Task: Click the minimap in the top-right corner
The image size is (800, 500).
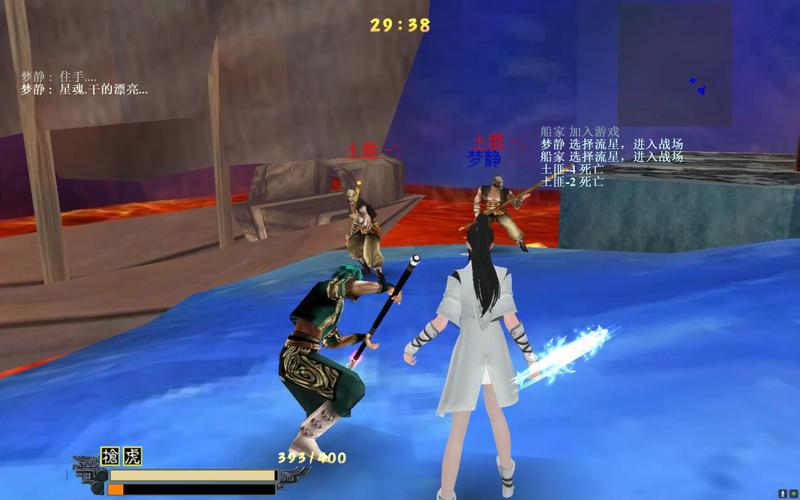Action: point(674,63)
